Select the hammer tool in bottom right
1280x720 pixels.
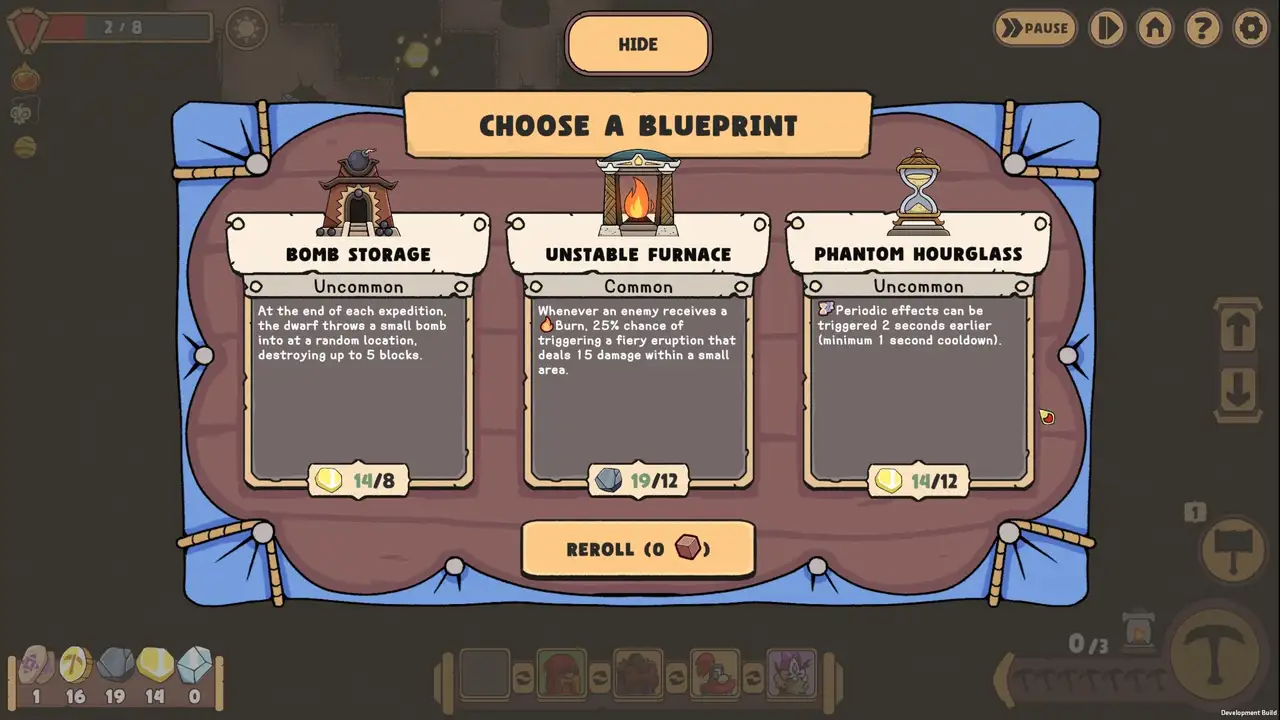(x=1232, y=549)
